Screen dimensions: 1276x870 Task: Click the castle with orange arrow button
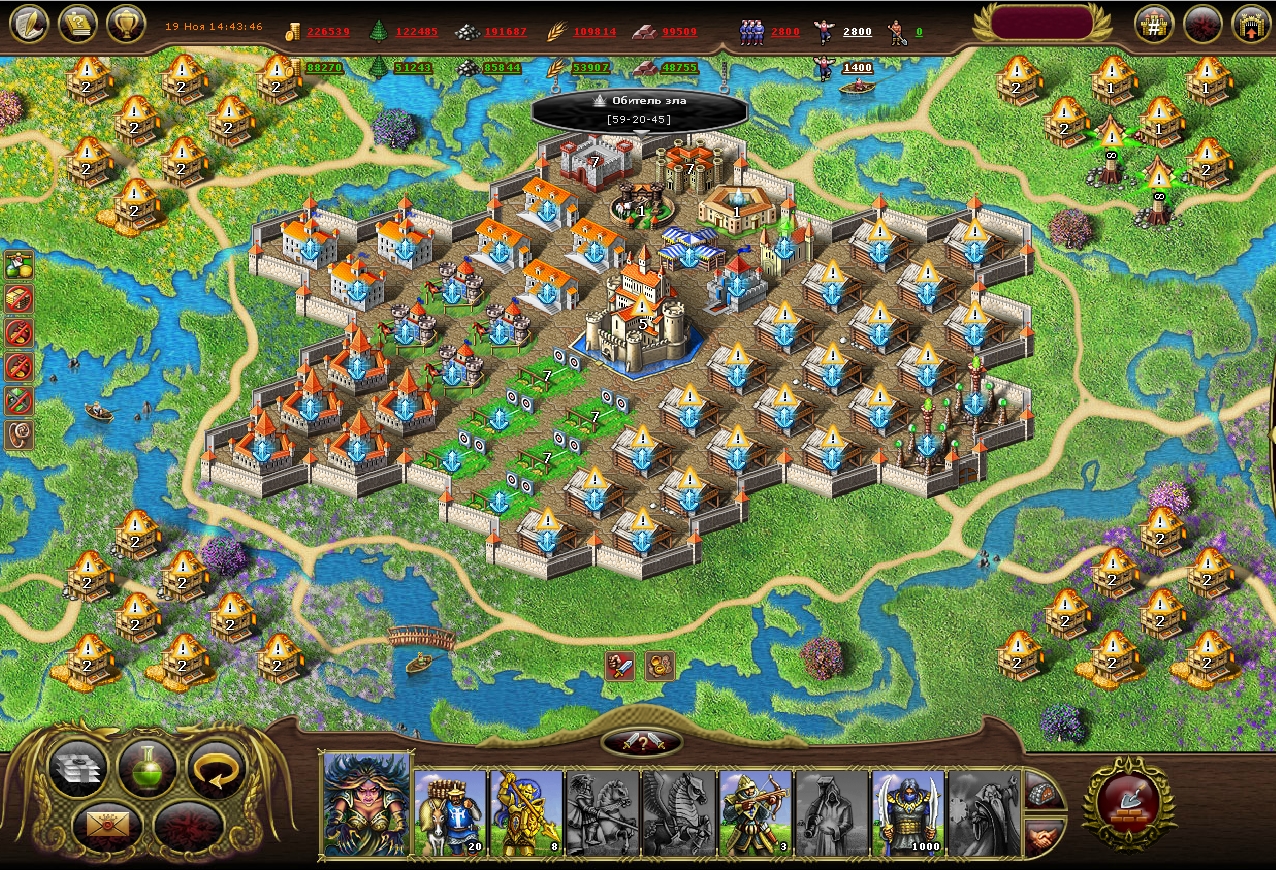pyautogui.click(x=1250, y=24)
